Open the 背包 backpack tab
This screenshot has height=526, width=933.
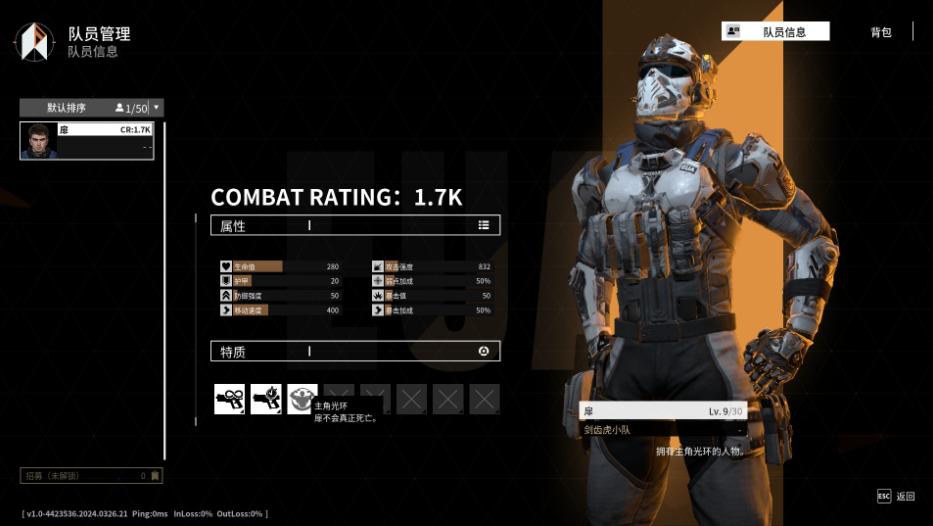880,32
